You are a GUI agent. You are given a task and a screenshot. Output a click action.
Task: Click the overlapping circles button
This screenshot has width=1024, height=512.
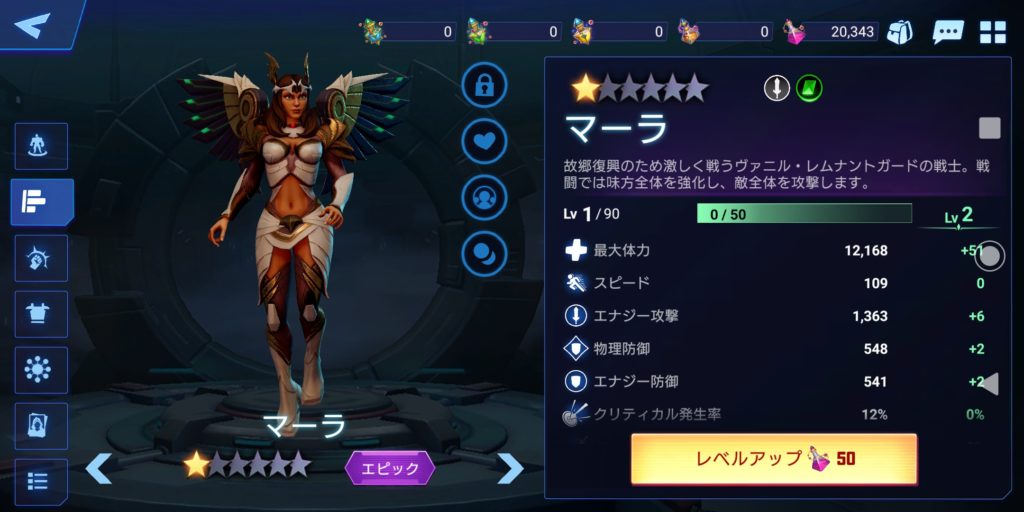(x=484, y=253)
